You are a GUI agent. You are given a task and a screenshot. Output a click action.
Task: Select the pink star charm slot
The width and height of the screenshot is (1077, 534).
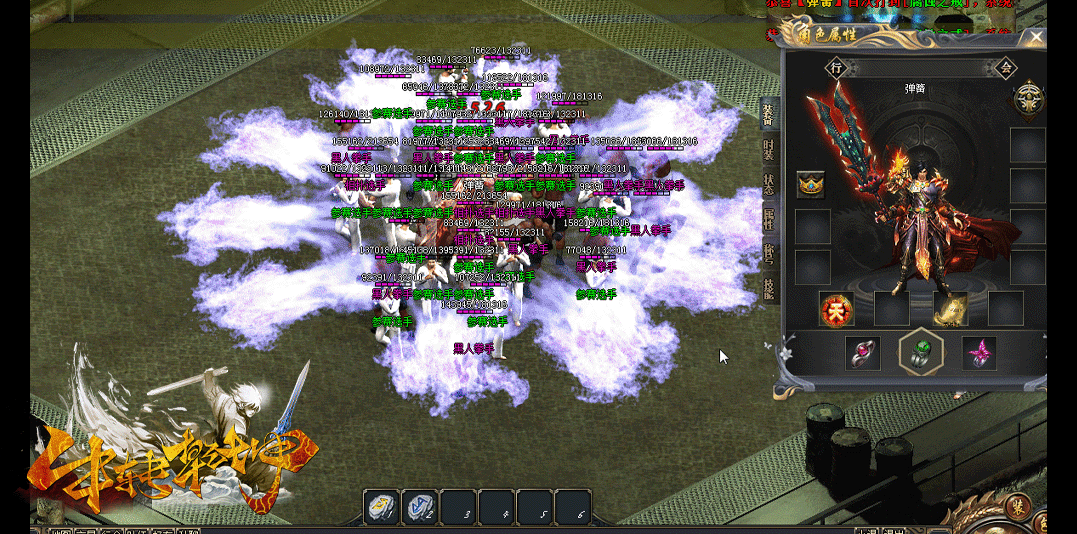tap(979, 353)
